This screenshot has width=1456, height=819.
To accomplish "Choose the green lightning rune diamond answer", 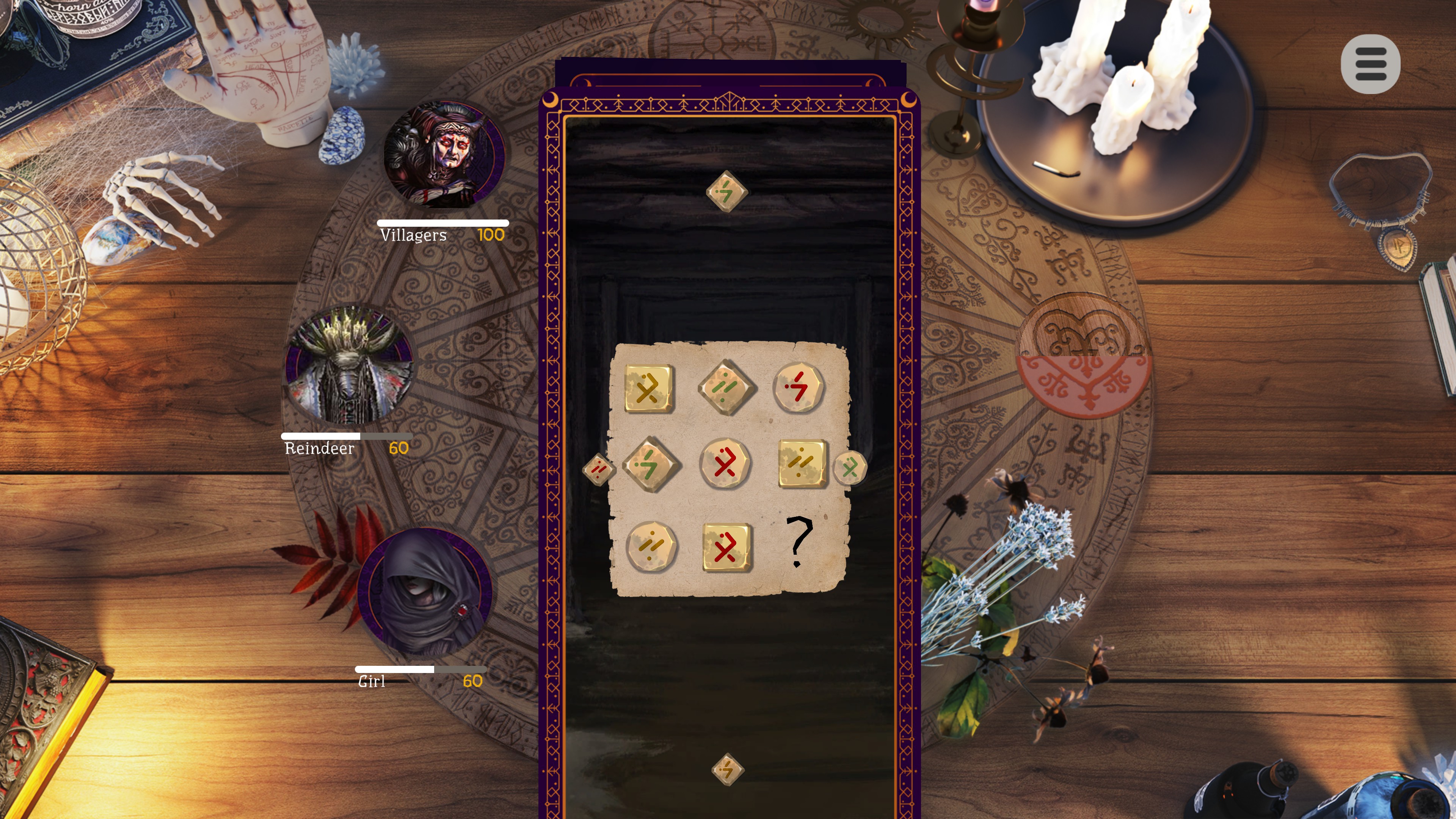I will click(x=726, y=191).
